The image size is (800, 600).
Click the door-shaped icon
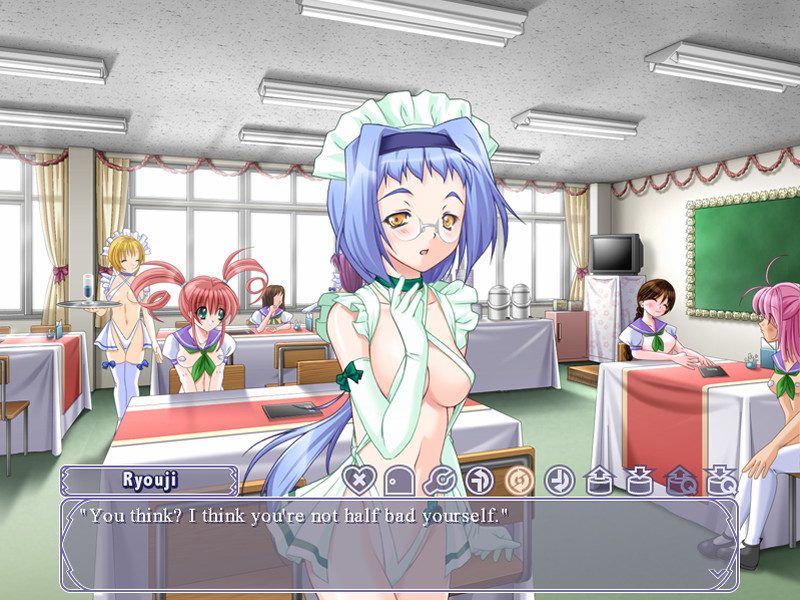click(x=398, y=481)
